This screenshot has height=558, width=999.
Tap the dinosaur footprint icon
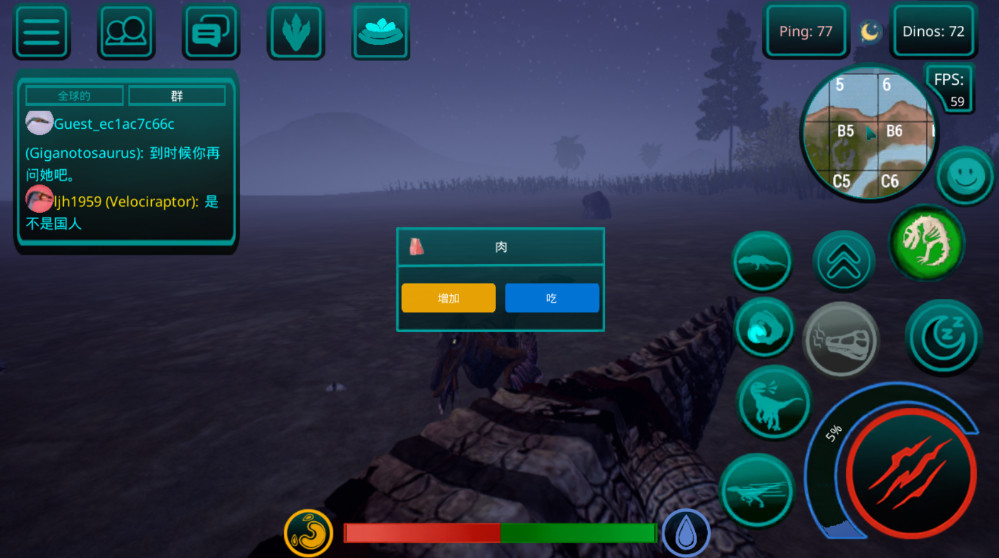click(296, 32)
